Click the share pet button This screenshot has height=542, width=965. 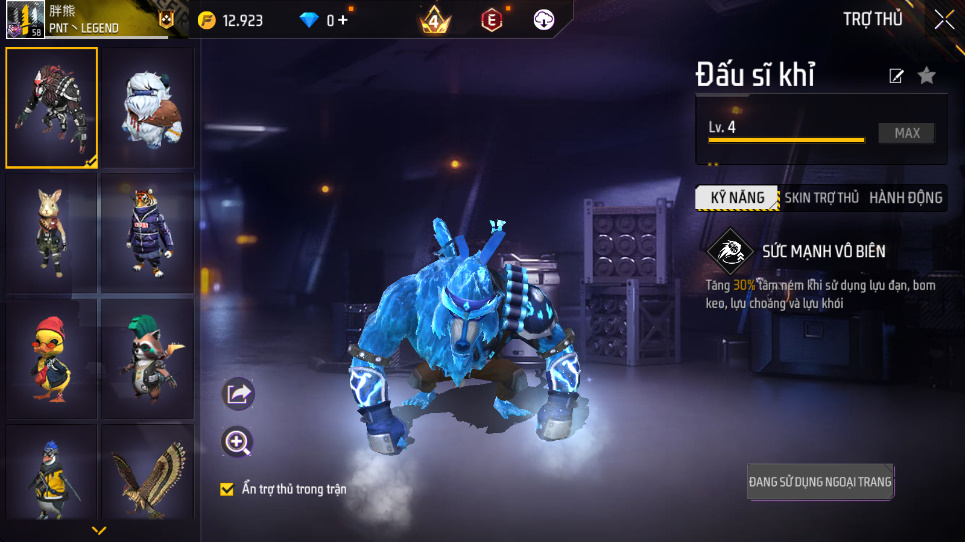(238, 394)
